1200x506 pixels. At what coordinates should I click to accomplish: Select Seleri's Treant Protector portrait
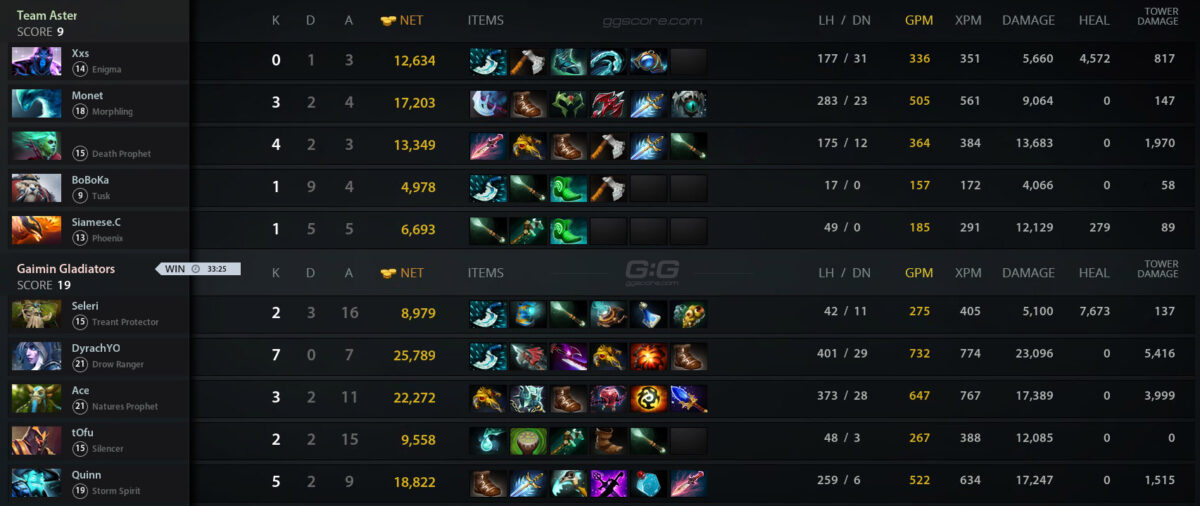click(x=37, y=314)
